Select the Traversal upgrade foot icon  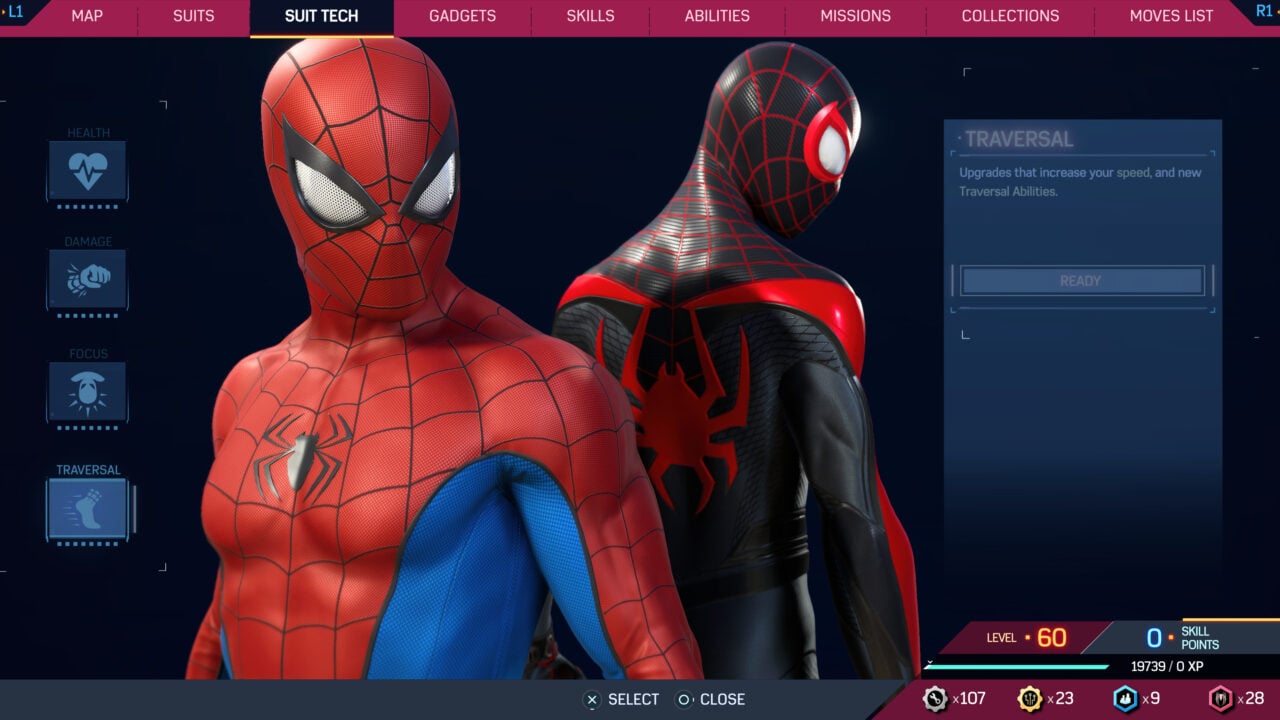(88, 508)
